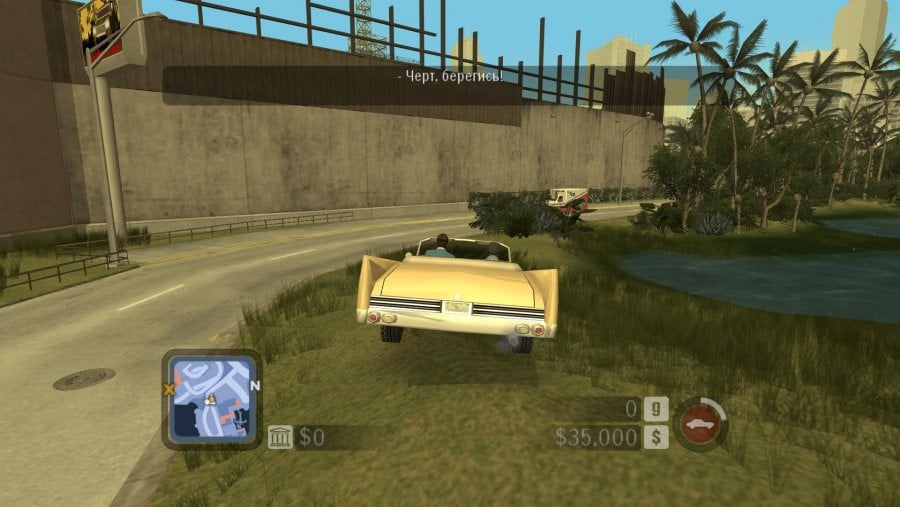The height and width of the screenshot is (507, 900).
Task: Click the bank building icon
Action: click(x=280, y=437)
